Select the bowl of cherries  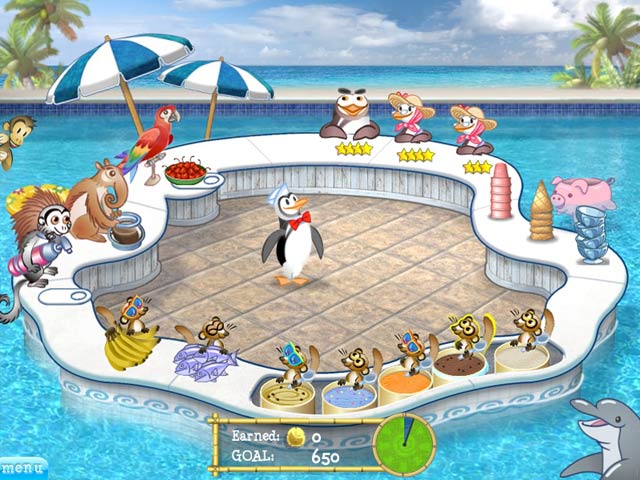(184, 173)
